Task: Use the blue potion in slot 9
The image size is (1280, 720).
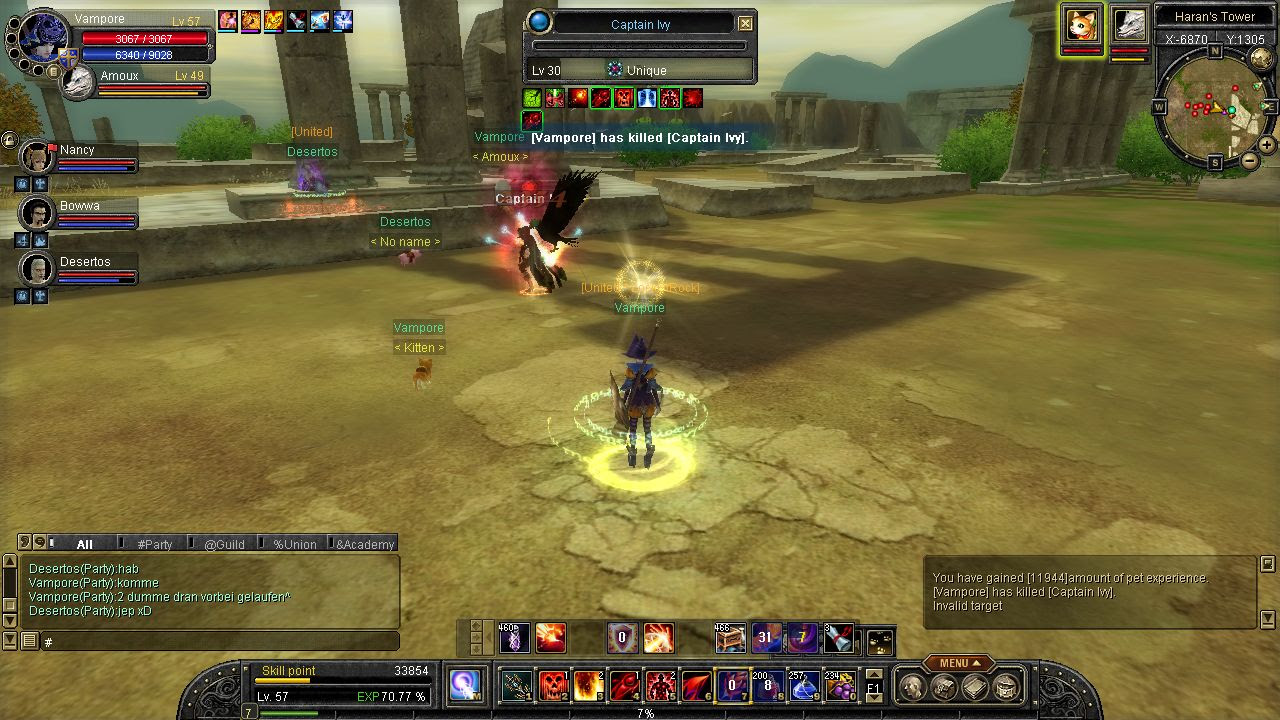Action: pos(804,685)
